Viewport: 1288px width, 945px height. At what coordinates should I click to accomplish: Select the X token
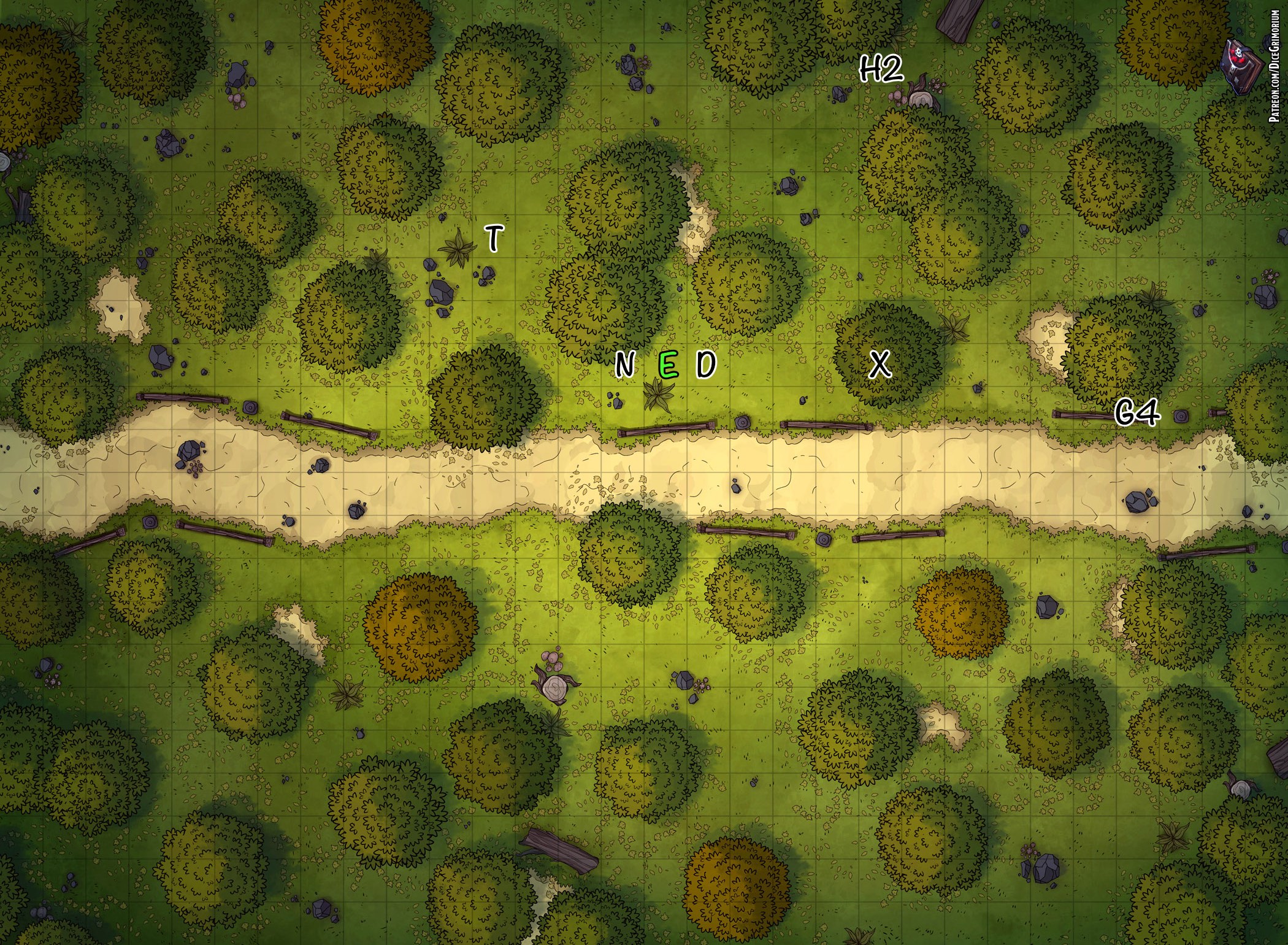pyautogui.click(x=880, y=364)
